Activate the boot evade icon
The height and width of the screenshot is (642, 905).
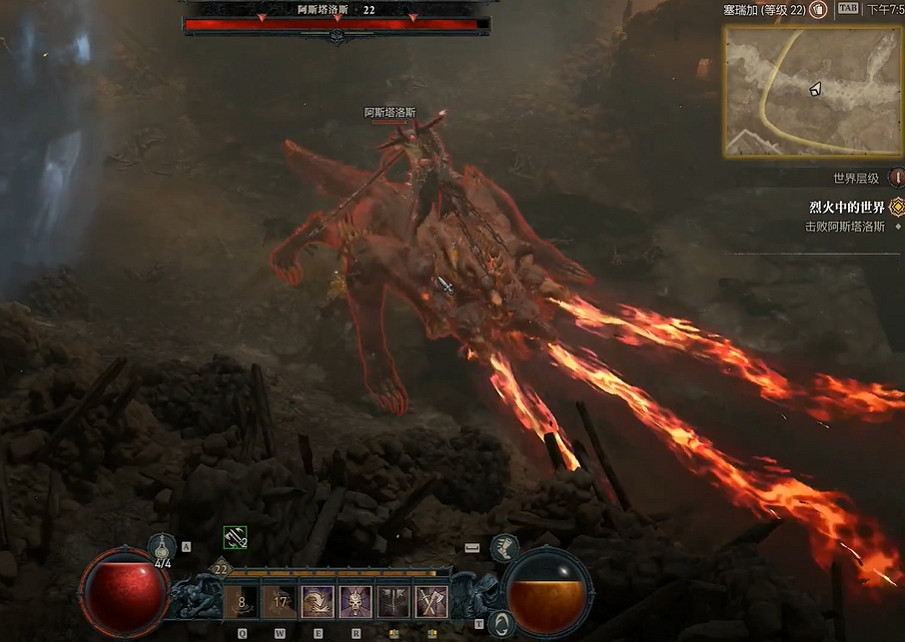504,547
